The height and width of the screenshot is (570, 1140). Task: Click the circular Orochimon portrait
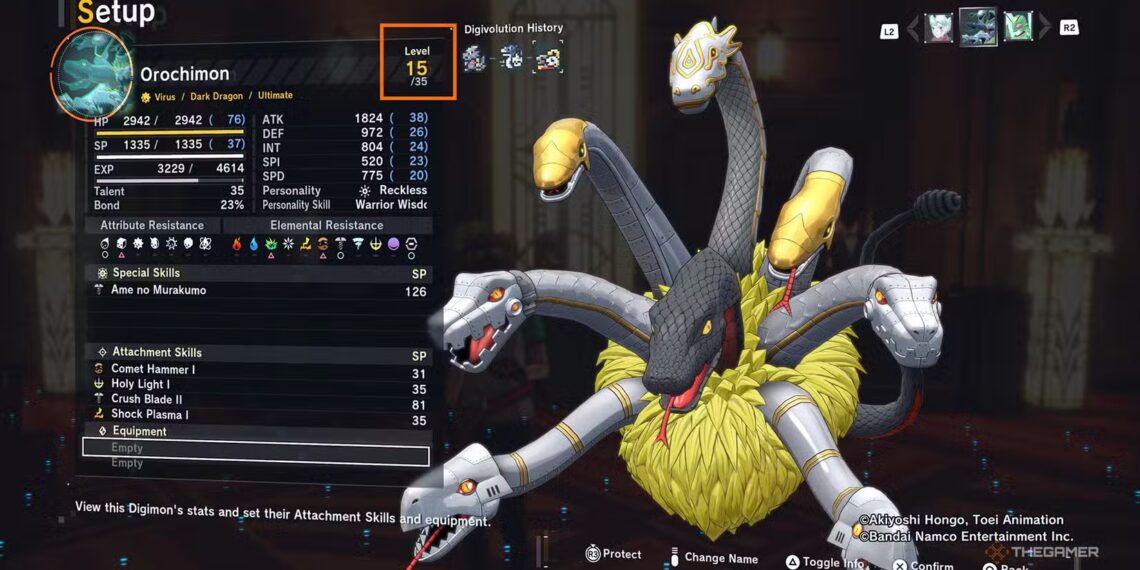point(91,74)
